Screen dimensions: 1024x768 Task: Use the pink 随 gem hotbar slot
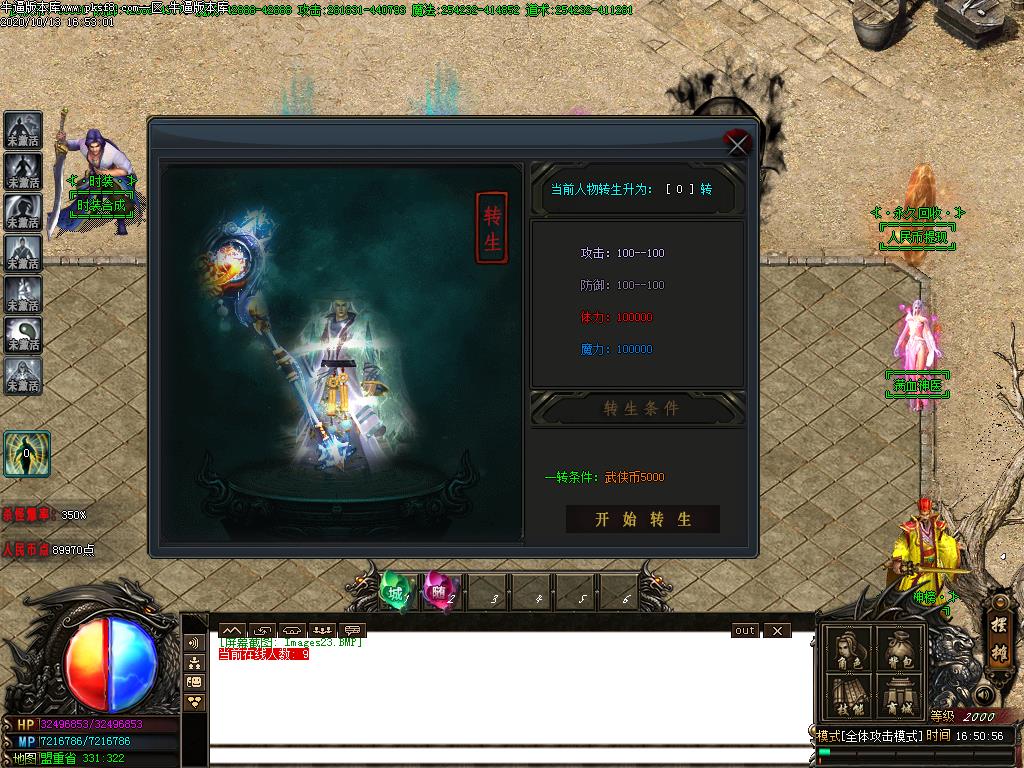[440, 592]
